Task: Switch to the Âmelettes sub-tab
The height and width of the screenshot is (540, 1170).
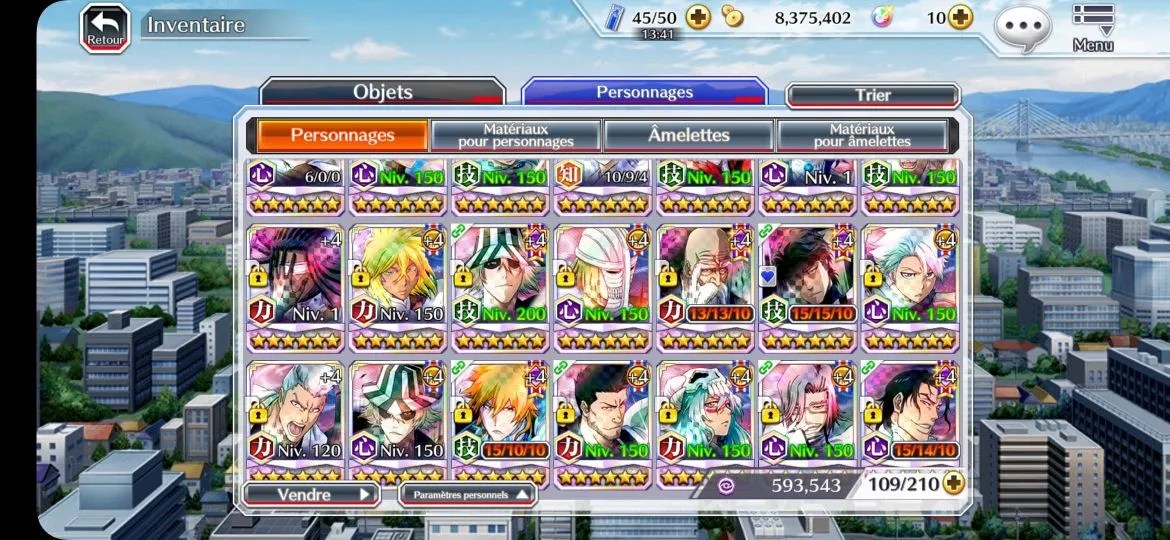Action: 688,135
